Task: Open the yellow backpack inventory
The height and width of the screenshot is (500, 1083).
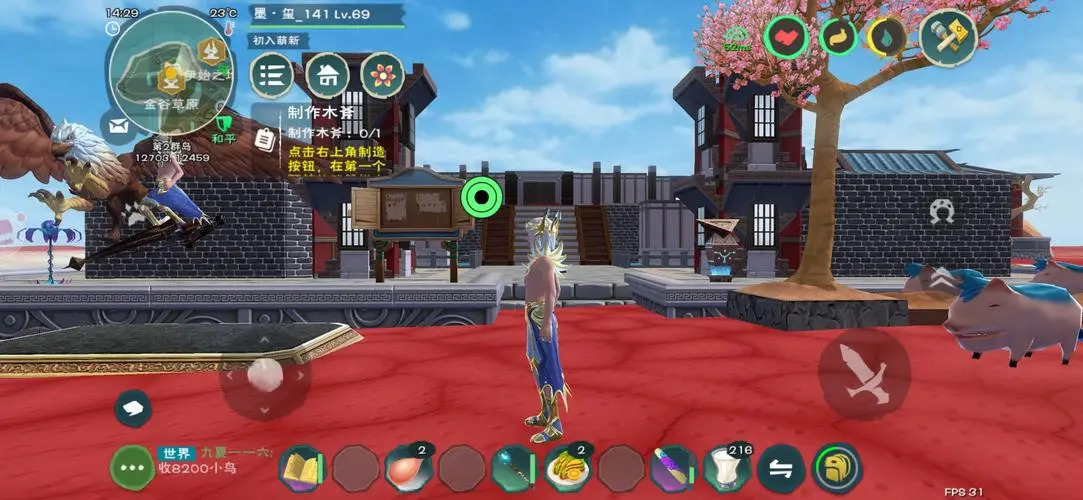Action: pos(836,469)
